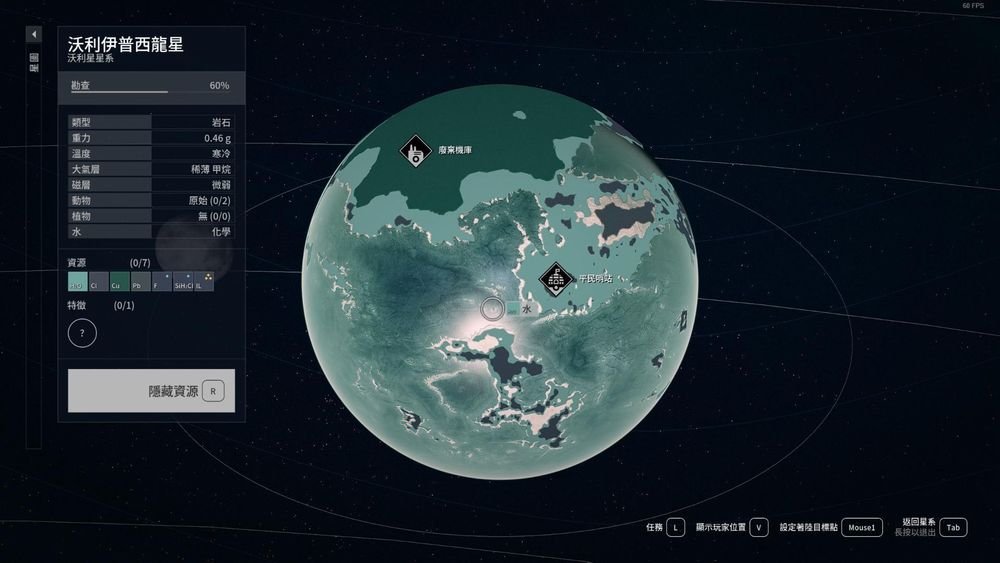
Task: Select the H2O water resource tile
Action: (x=77, y=282)
